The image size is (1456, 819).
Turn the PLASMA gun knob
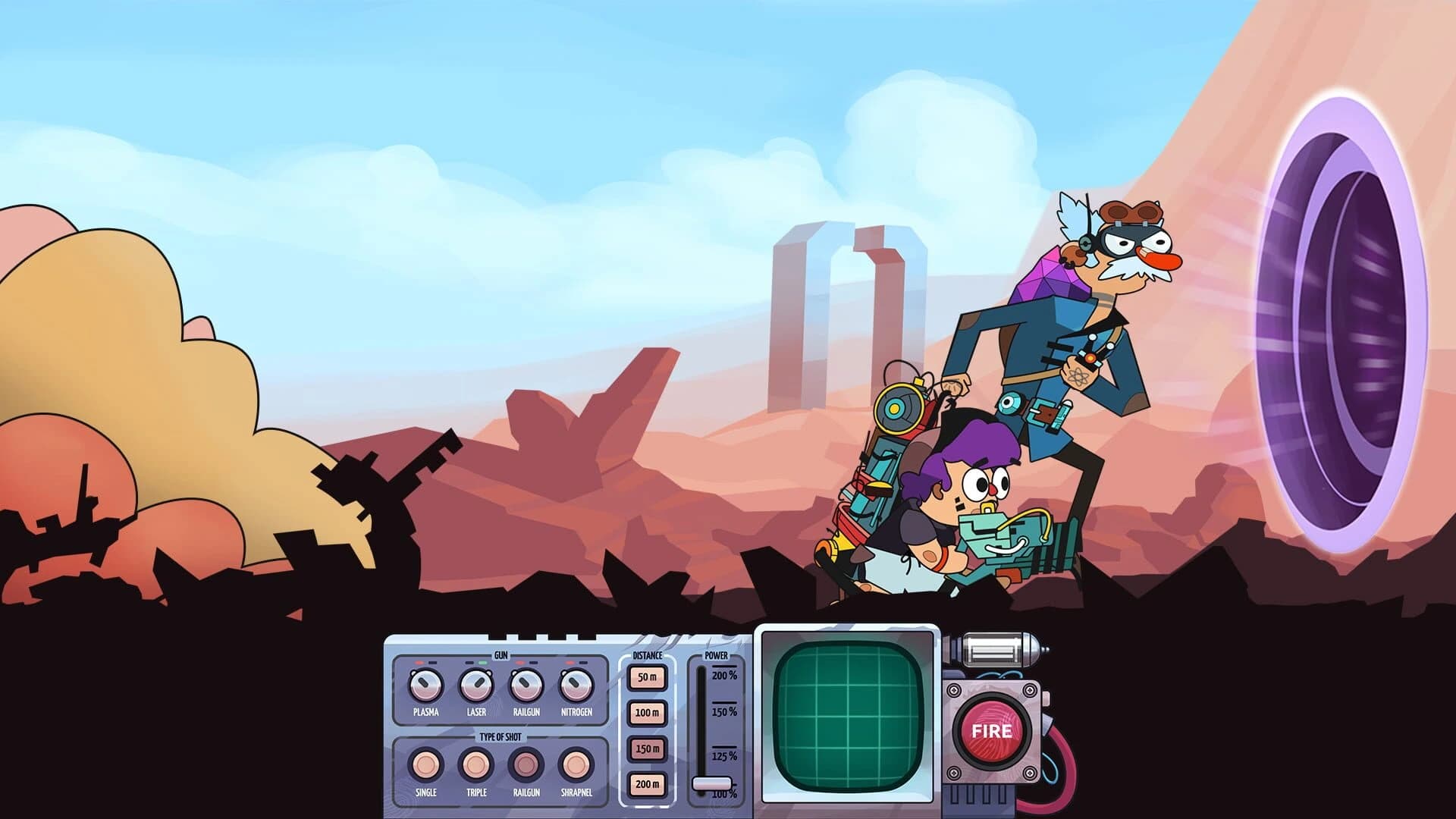(425, 686)
